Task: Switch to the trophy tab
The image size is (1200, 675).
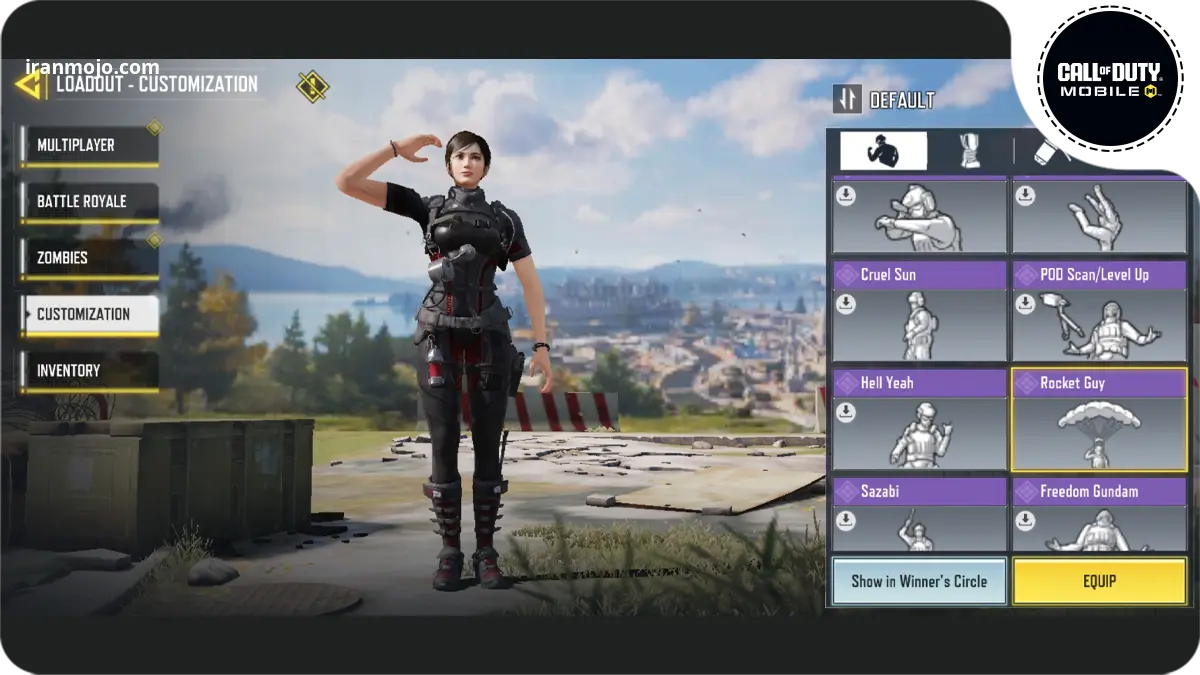Action: pos(969,151)
